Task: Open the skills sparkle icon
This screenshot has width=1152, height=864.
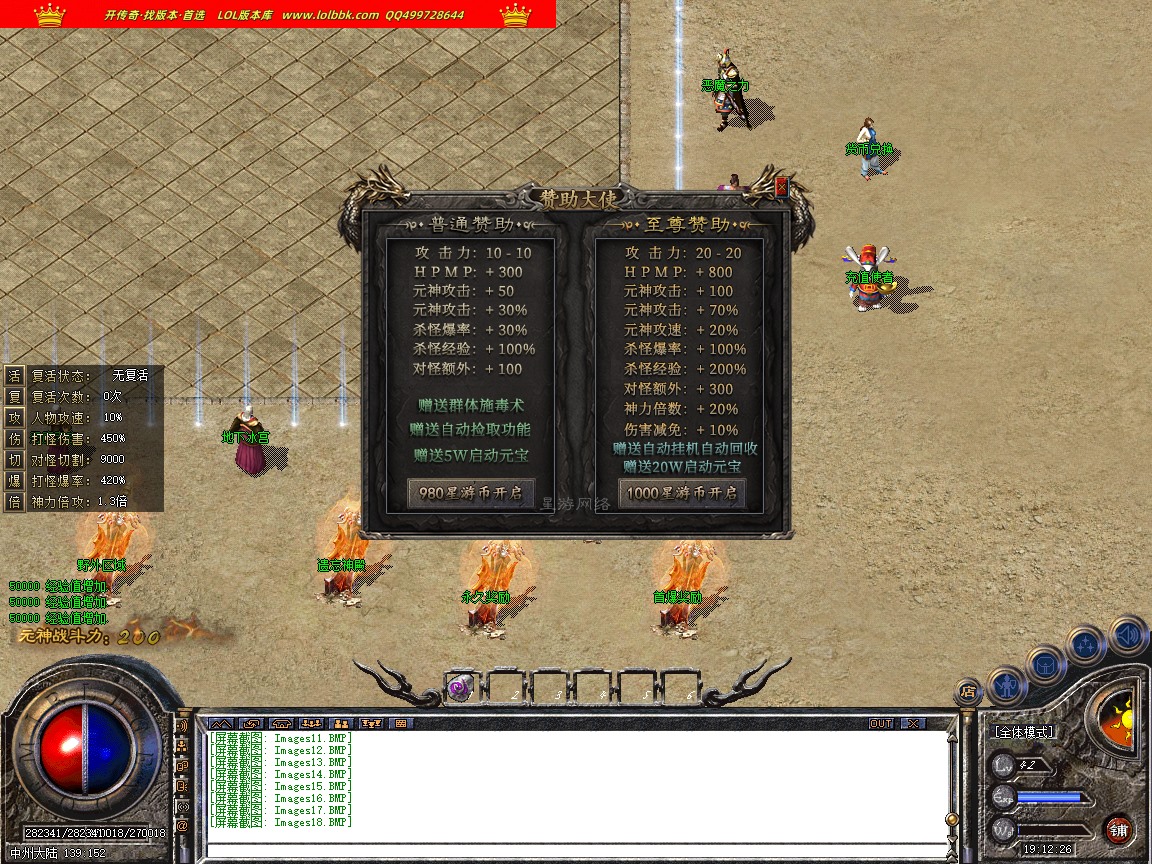Action: click(x=1087, y=644)
